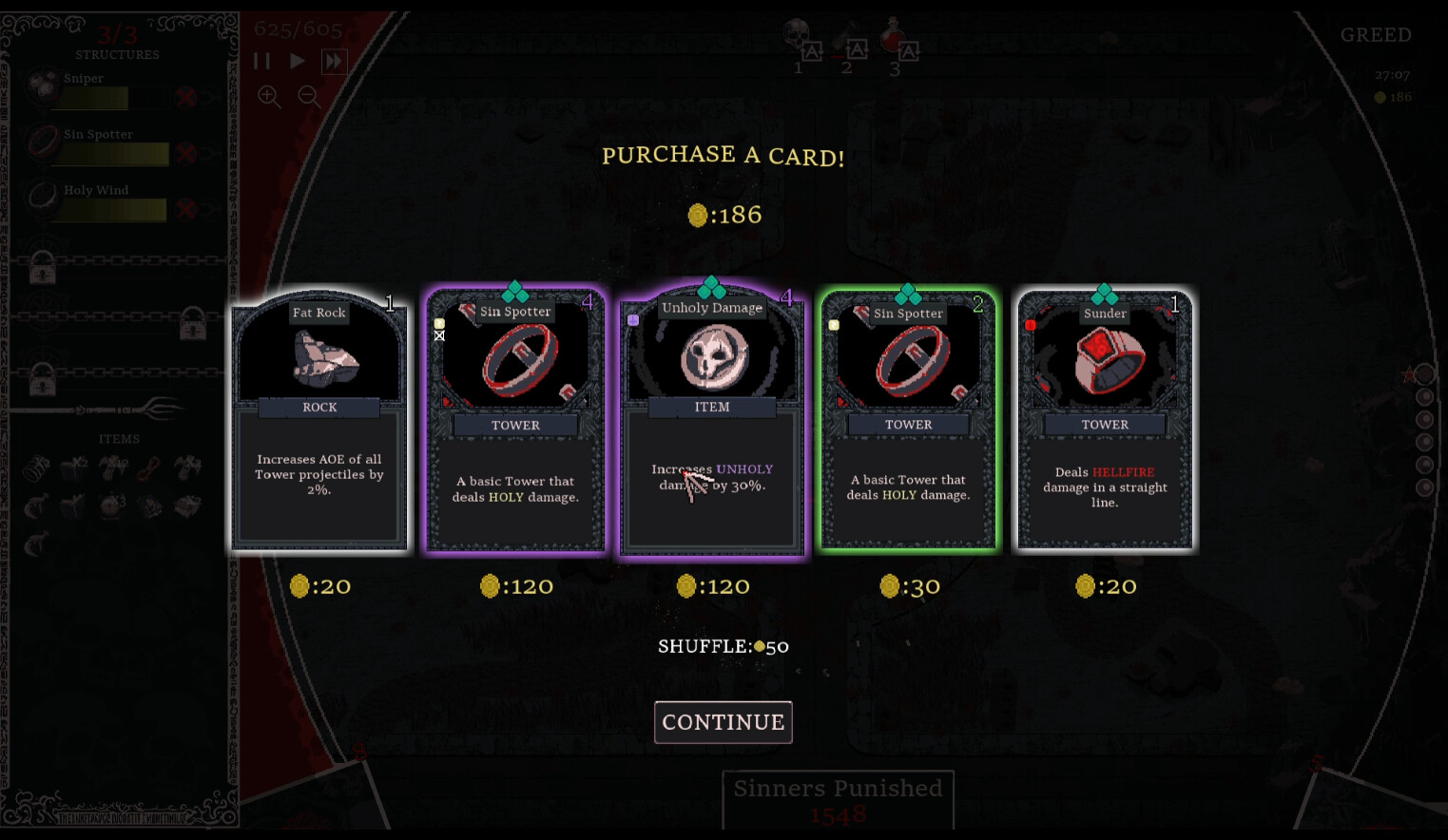Pause the game with the pause icon
1448x840 pixels.
pyautogui.click(x=262, y=61)
